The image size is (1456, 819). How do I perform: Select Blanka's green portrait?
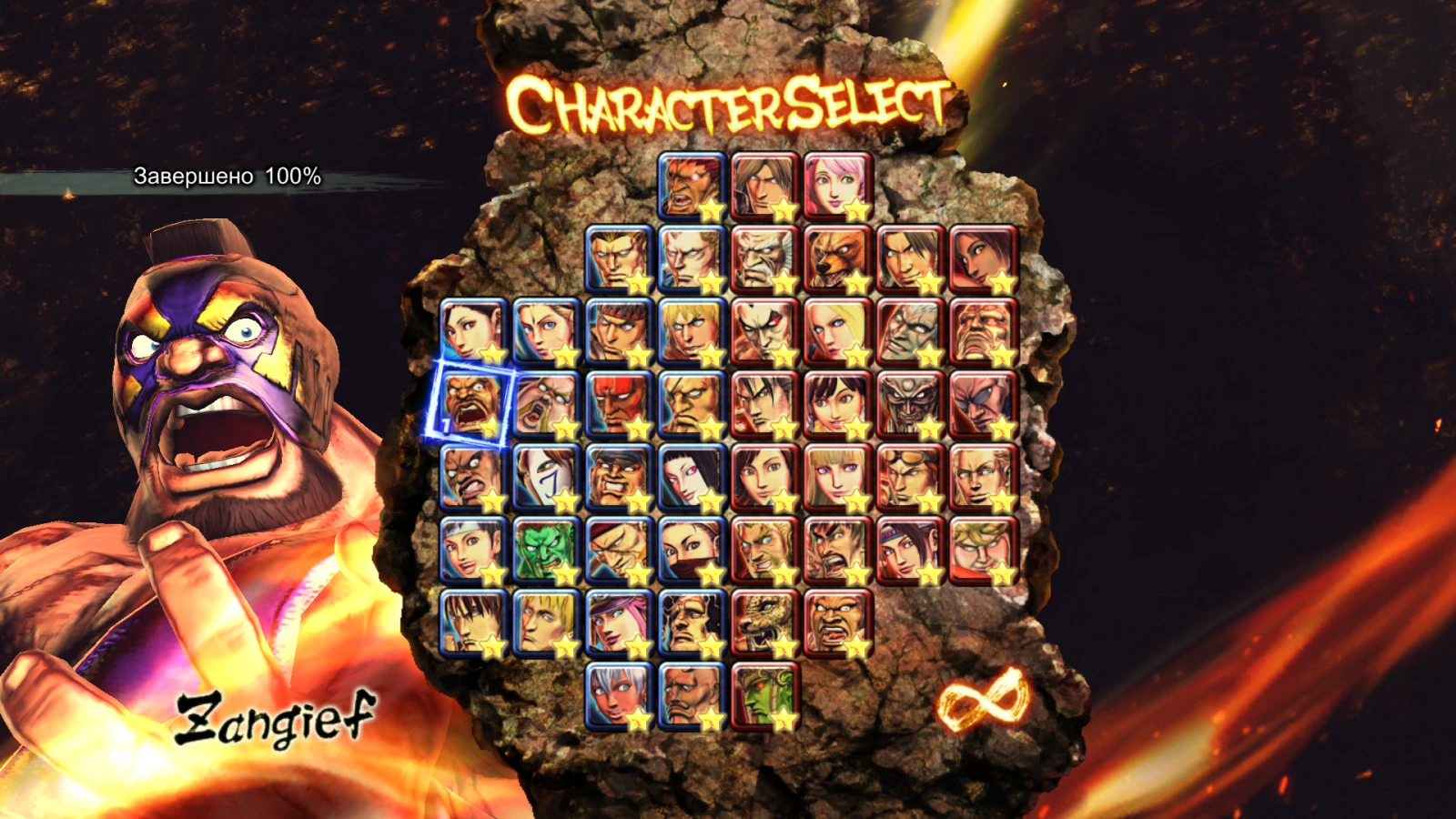544,550
